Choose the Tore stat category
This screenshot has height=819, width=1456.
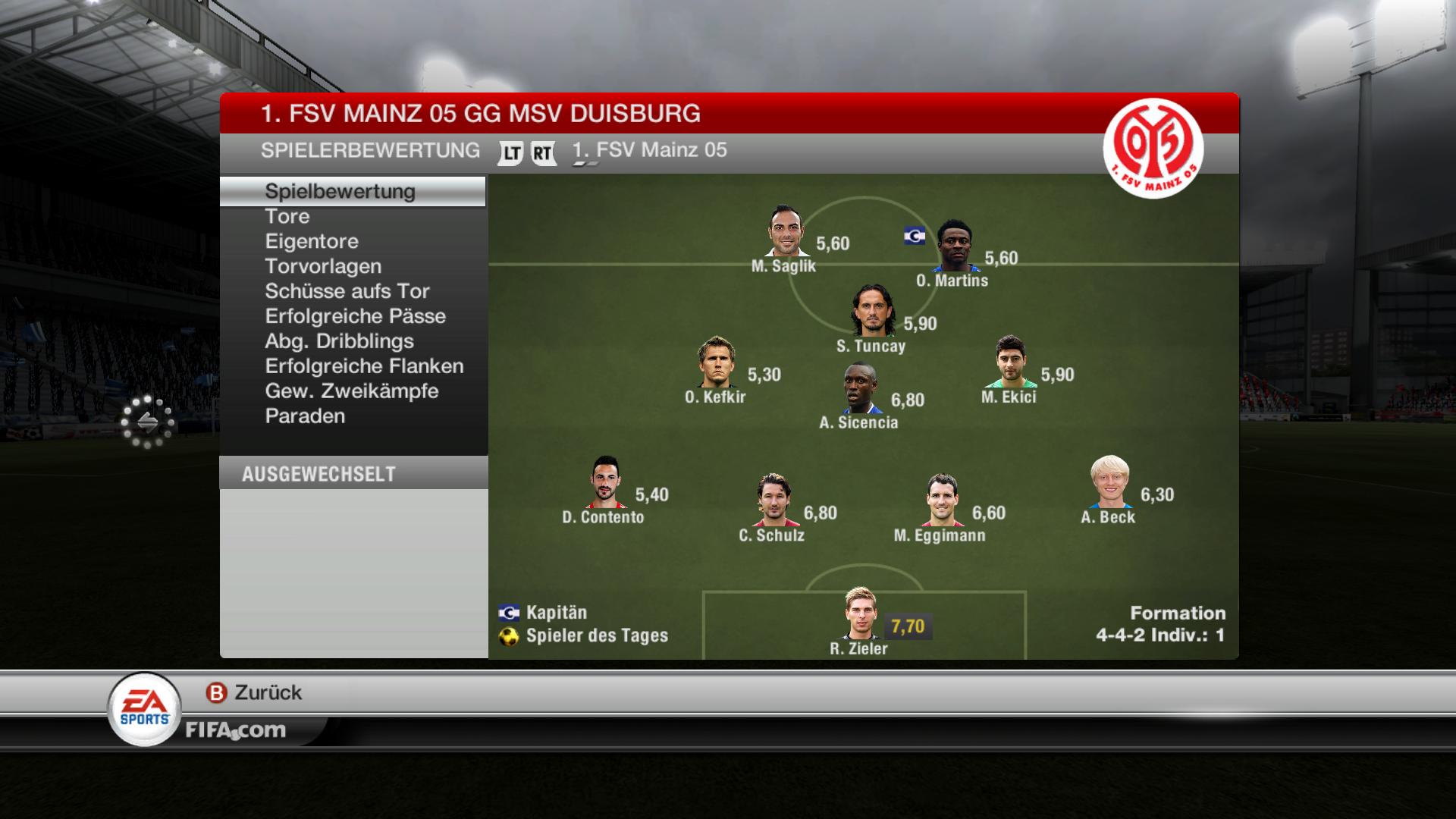[287, 217]
